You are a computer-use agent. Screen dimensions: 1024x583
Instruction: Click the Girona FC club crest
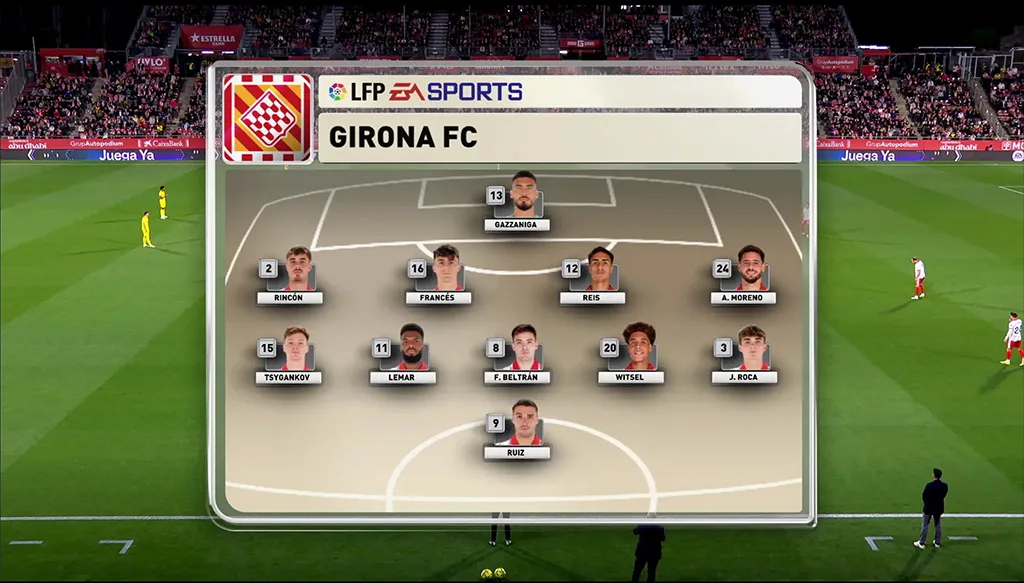point(267,118)
